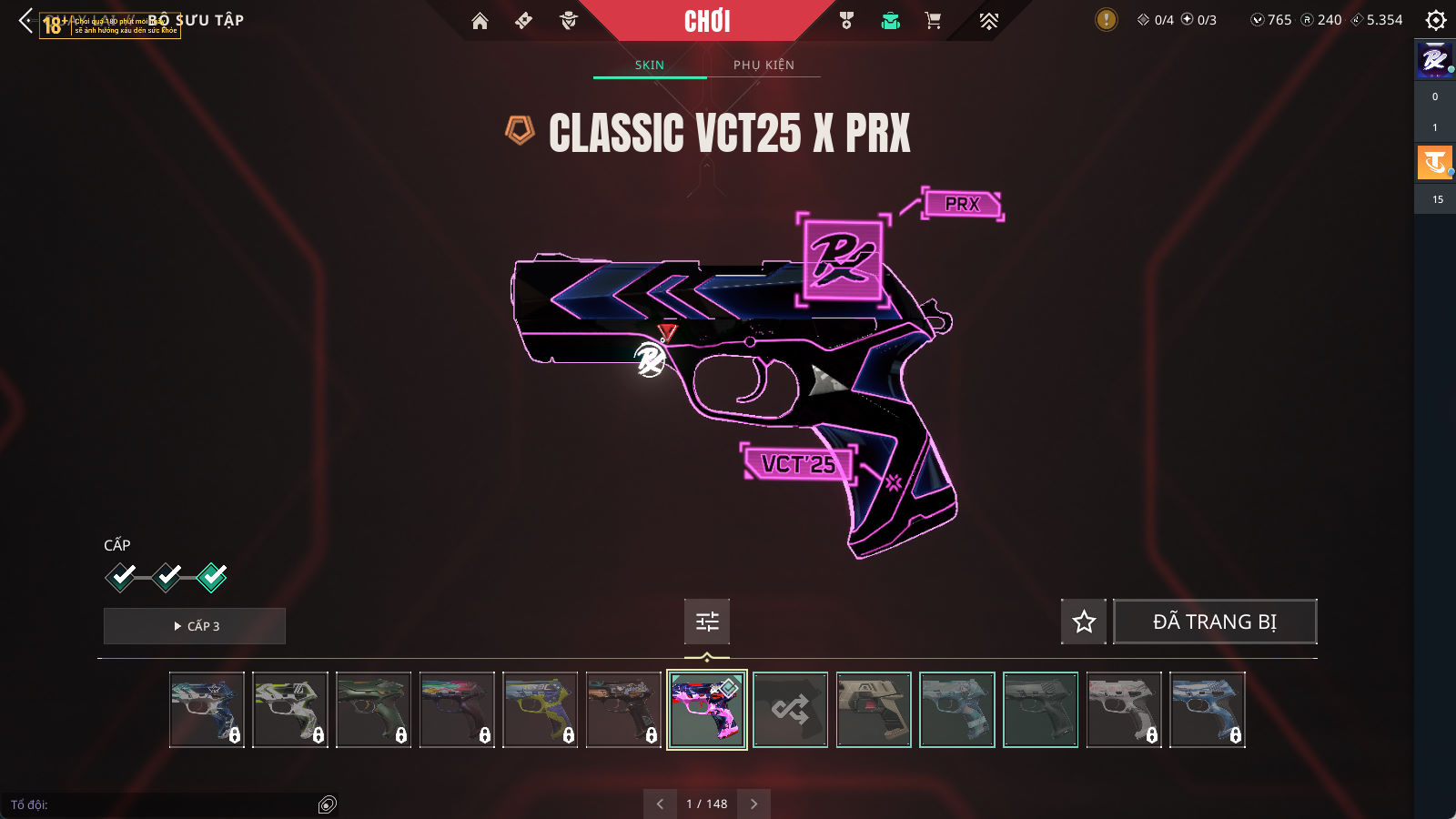Image resolution: width=1456 pixels, height=819 pixels.
Task: Open the battle pass chevrons icon
Action: [x=988, y=21]
